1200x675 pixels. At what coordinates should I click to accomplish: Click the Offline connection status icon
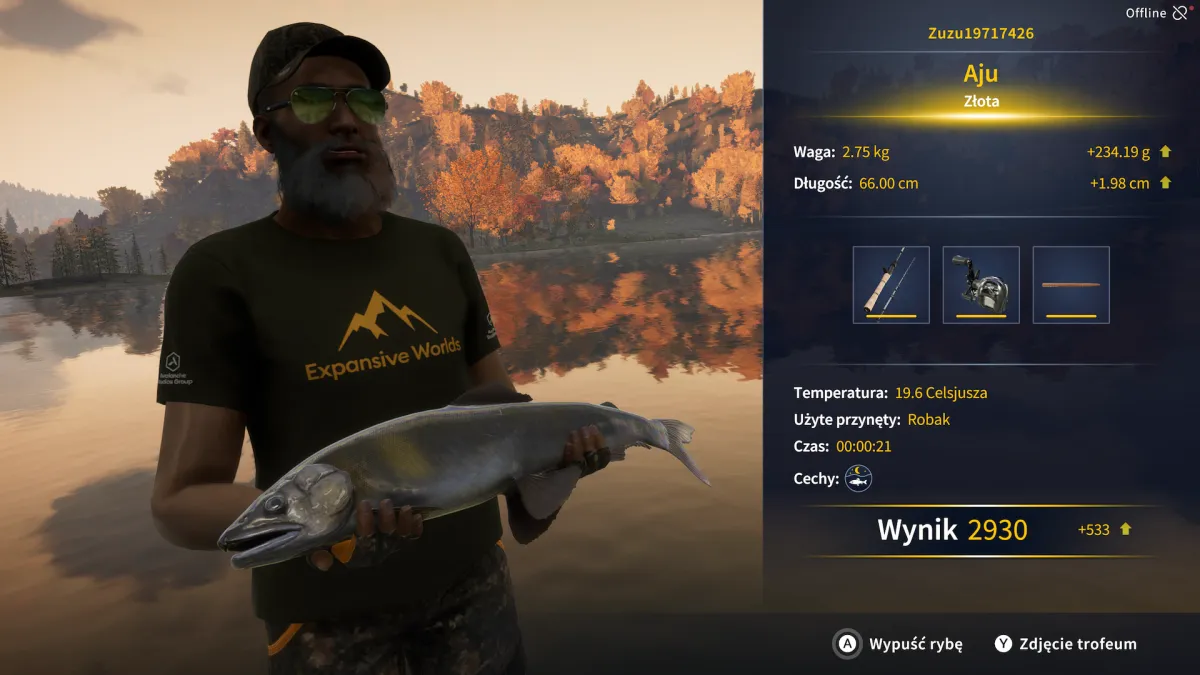pyautogui.click(x=1180, y=13)
